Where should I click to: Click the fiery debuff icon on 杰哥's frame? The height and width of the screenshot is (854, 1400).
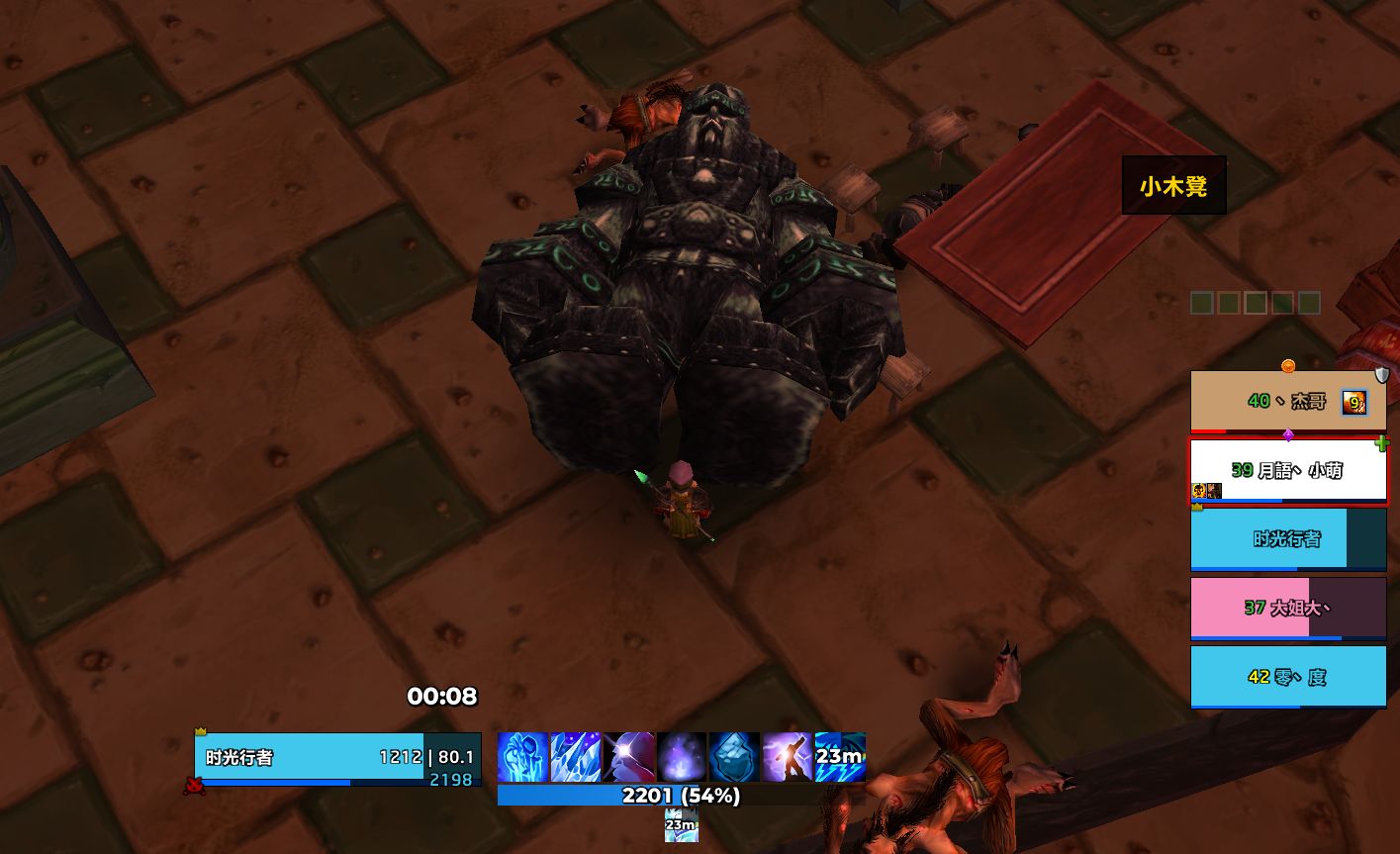(1353, 402)
